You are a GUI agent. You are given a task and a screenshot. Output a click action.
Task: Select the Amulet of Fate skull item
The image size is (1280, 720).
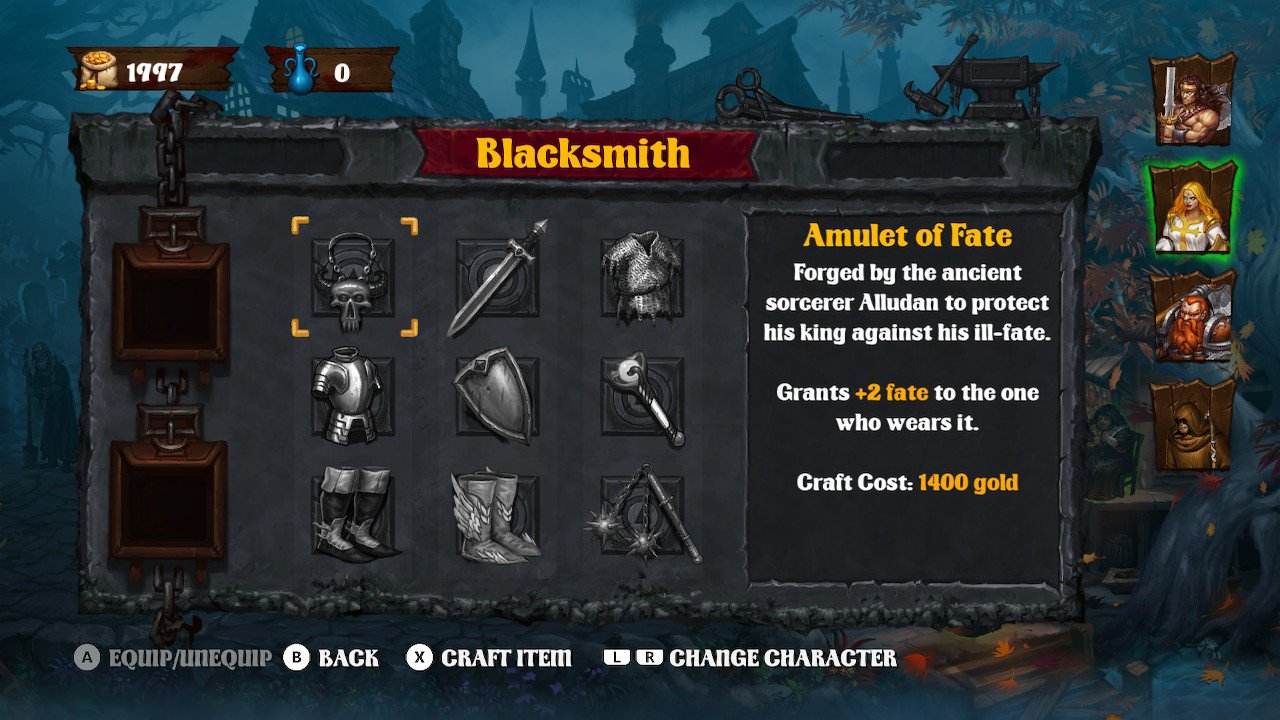tap(352, 277)
